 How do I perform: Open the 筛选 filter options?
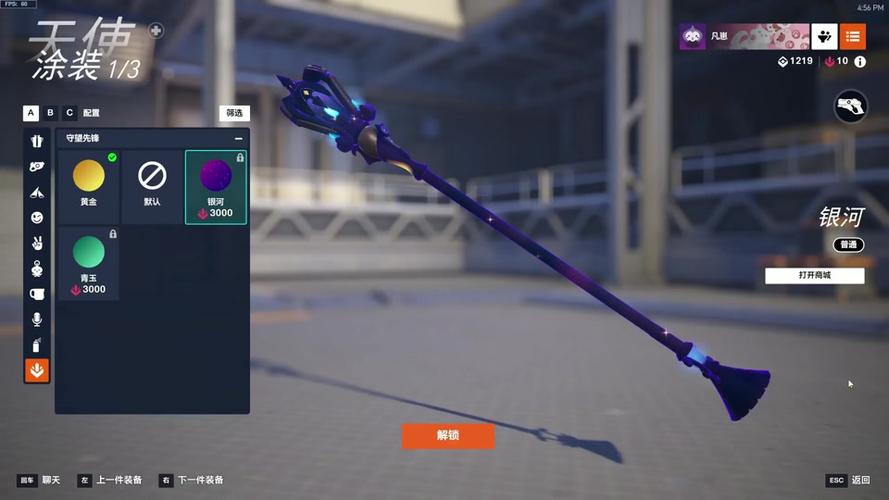pyautogui.click(x=234, y=113)
